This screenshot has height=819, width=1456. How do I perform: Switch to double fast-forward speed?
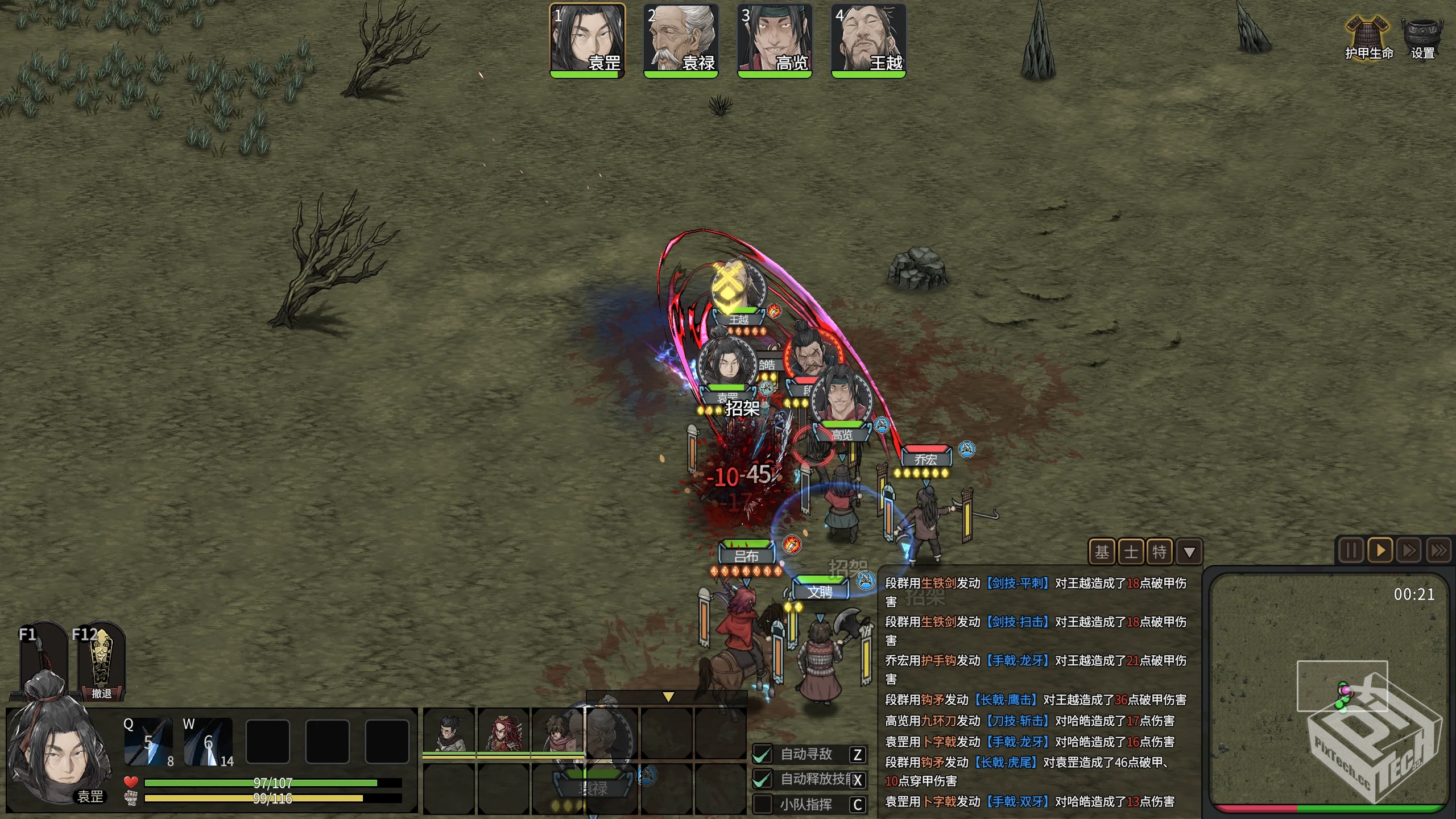1409,551
